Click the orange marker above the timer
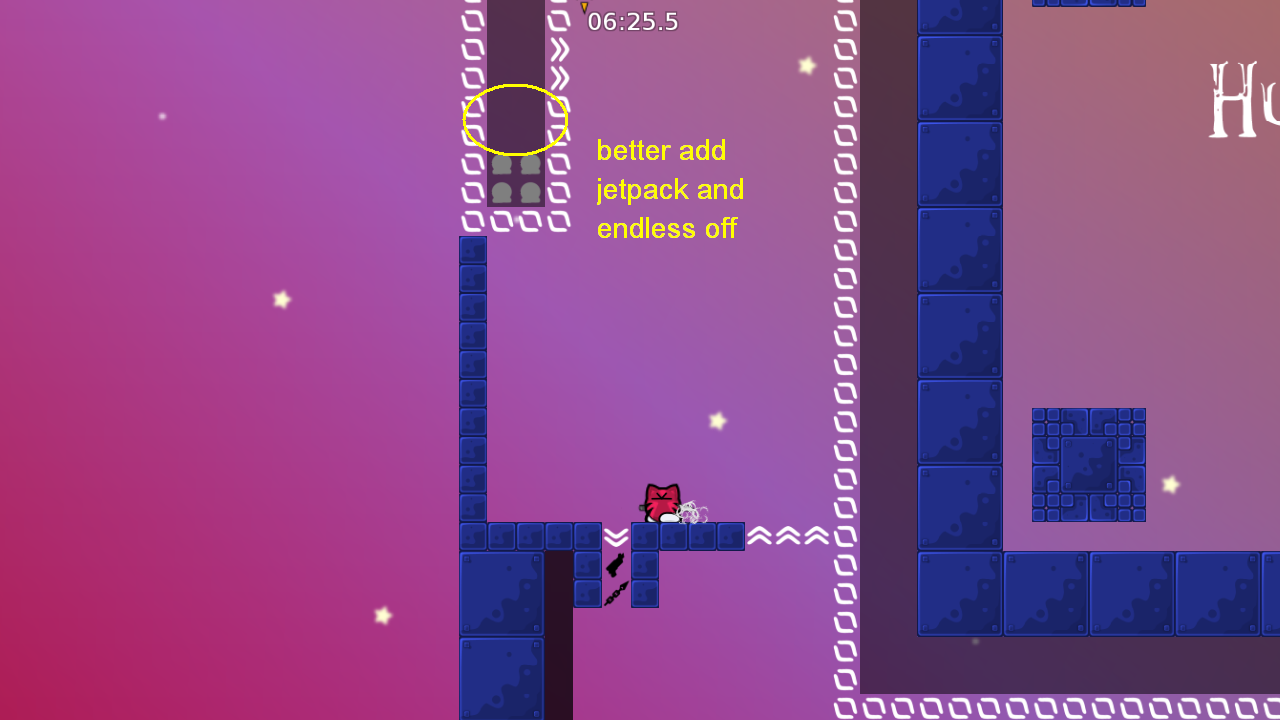 [x=584, y=10]
